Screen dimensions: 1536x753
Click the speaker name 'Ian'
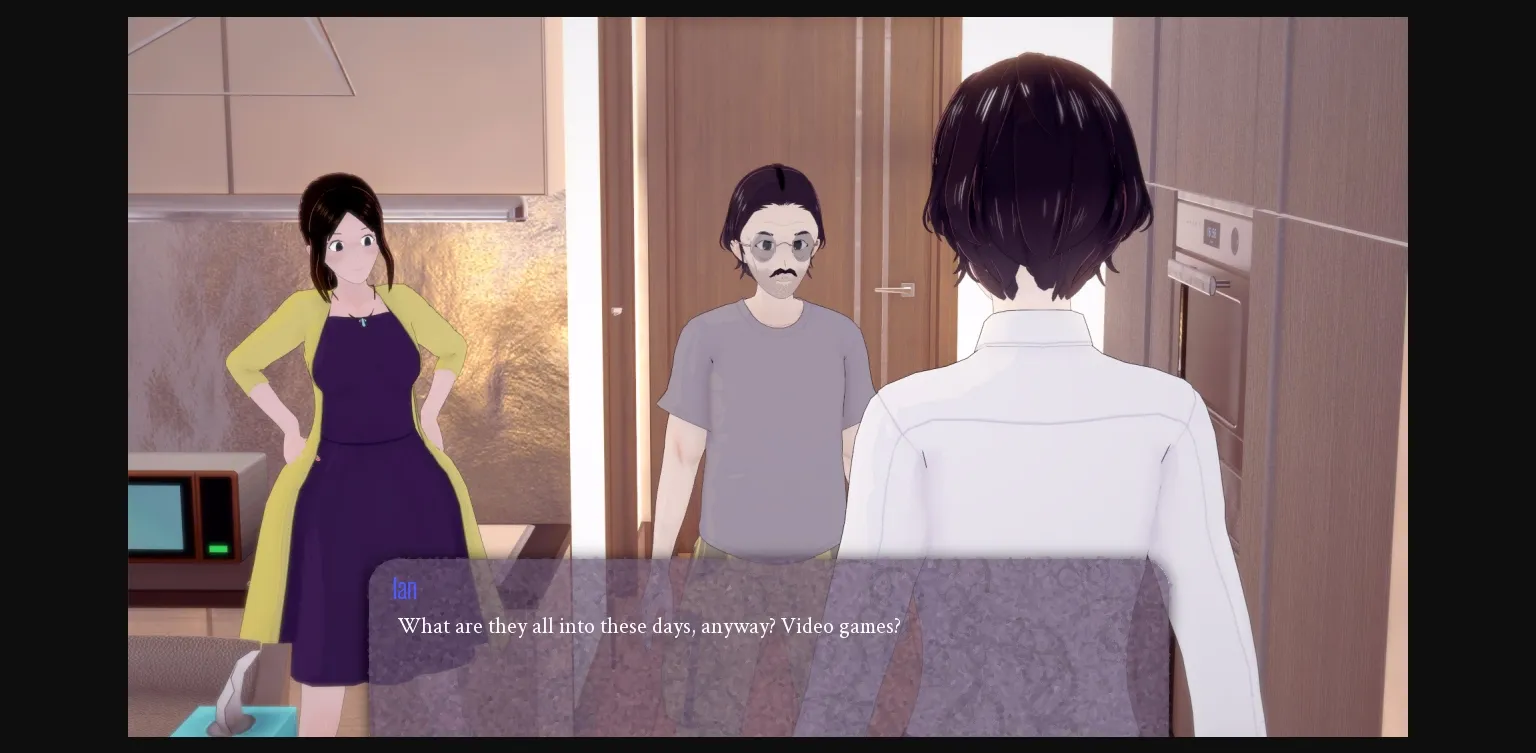[x=404, y=589]
